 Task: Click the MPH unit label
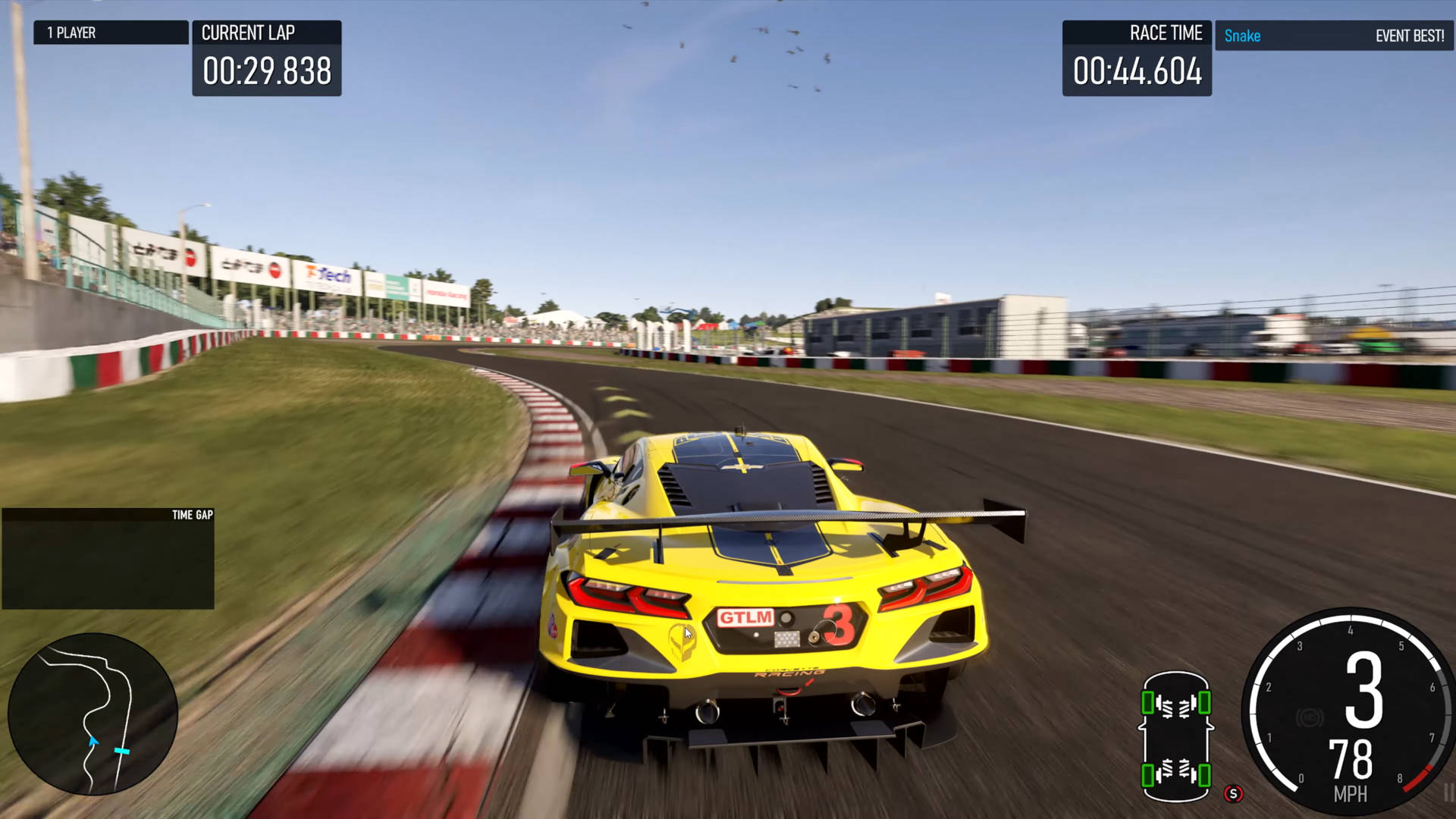click(x=1351, y=794)
